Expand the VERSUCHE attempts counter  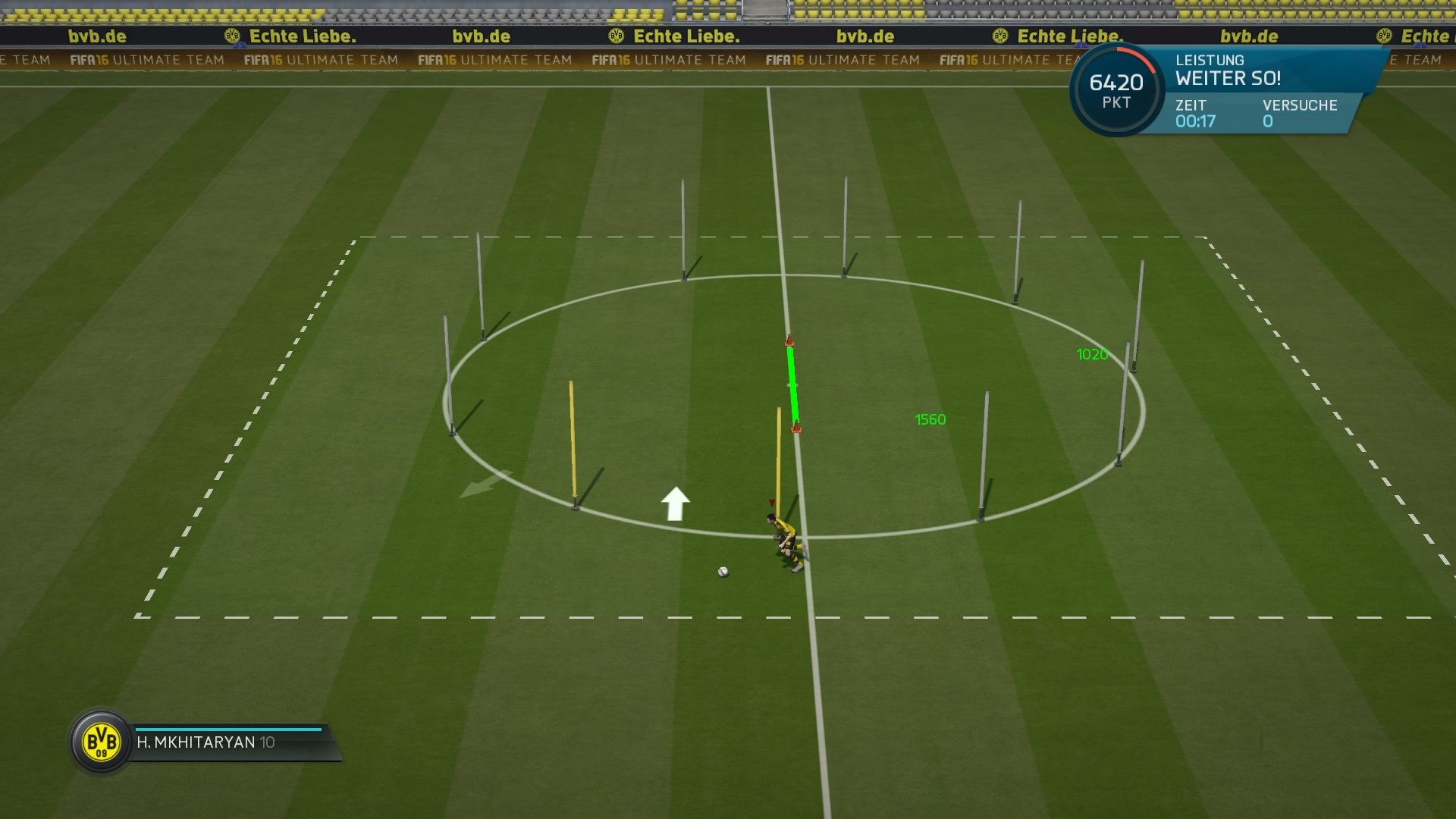point(1298,114)
